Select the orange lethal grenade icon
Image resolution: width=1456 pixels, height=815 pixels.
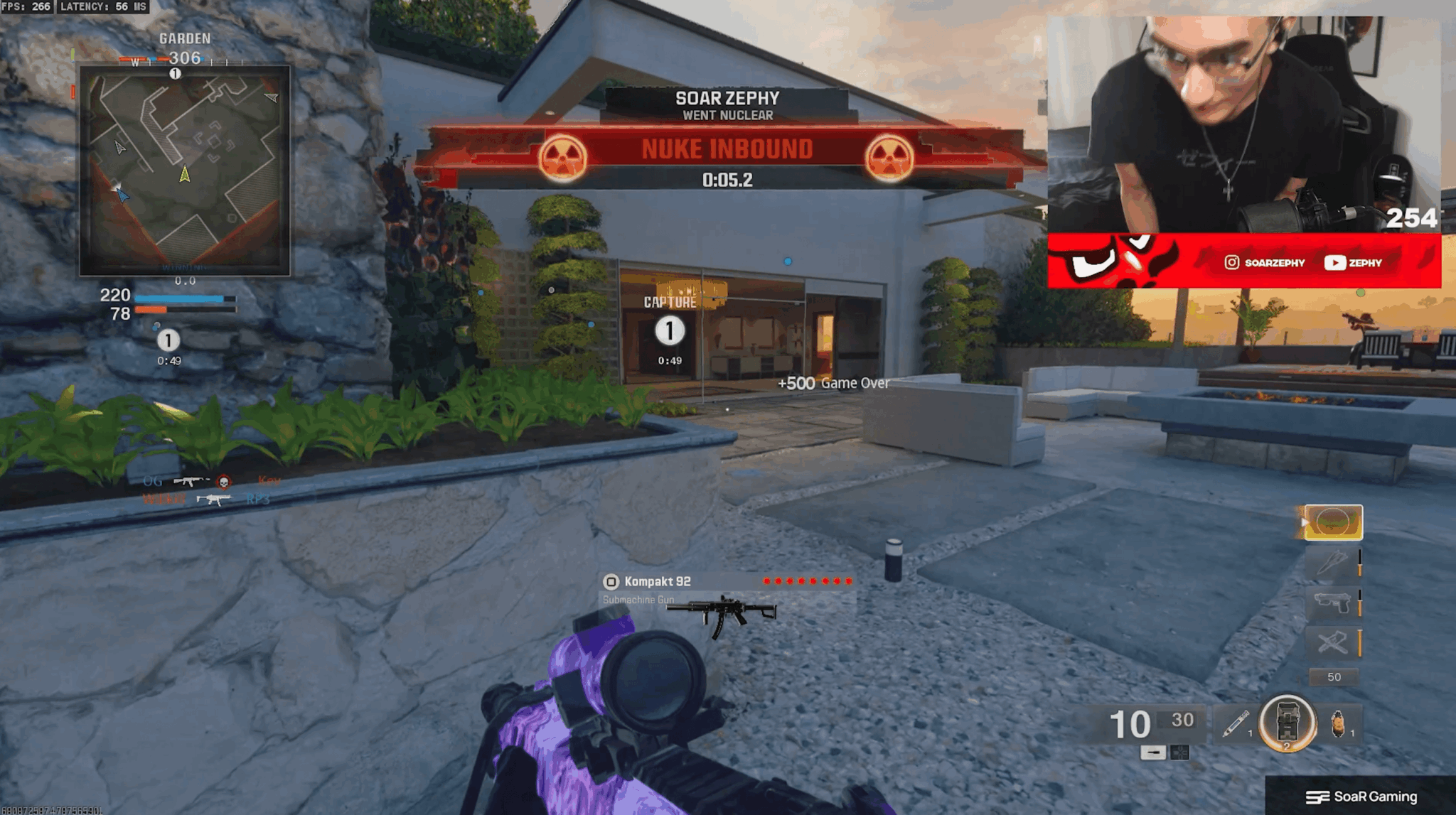click(1338, 724)
